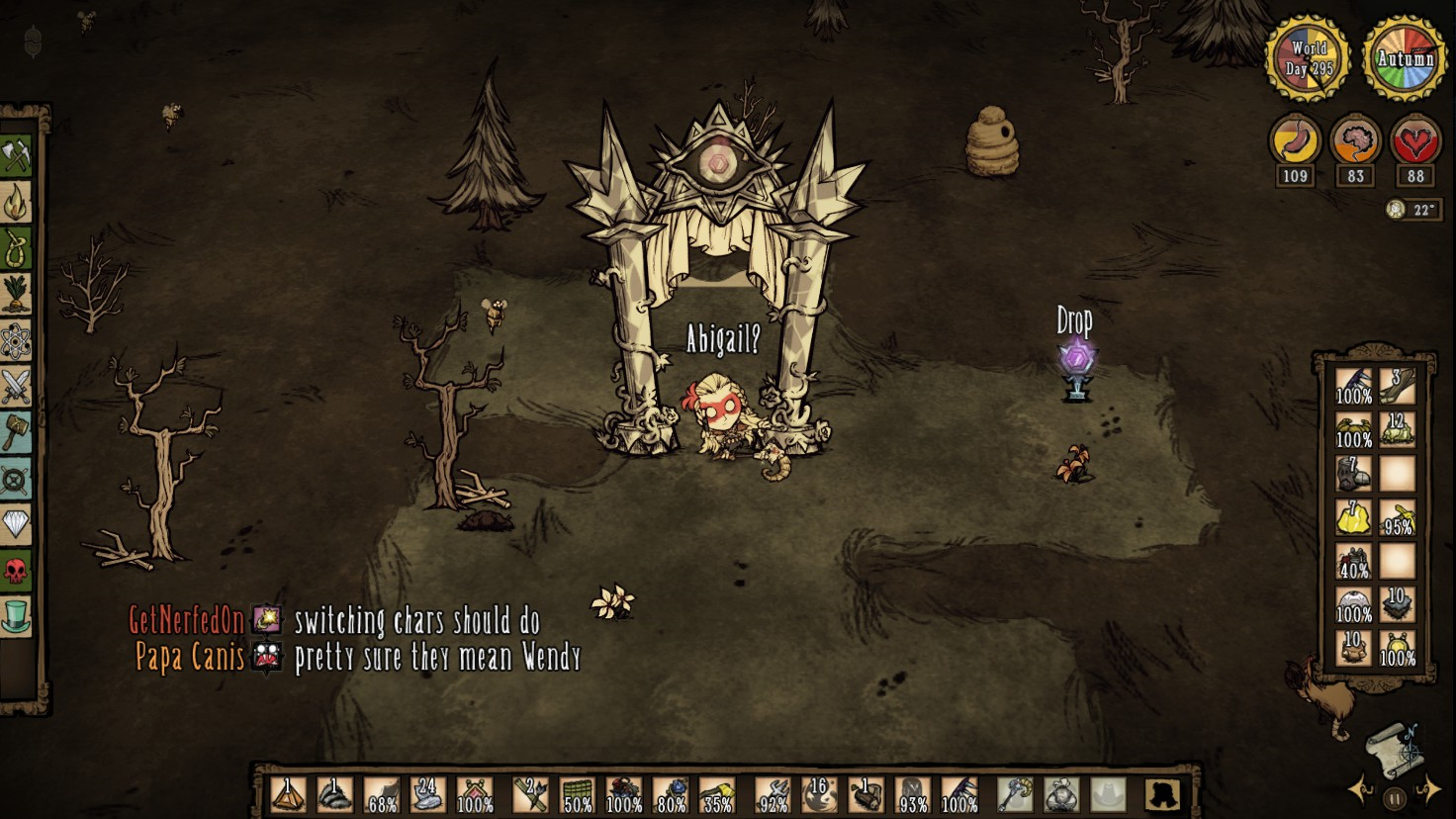Screen dimensions: 1456x819
Task: Switch to the Science atom tab
Action: 17,342
